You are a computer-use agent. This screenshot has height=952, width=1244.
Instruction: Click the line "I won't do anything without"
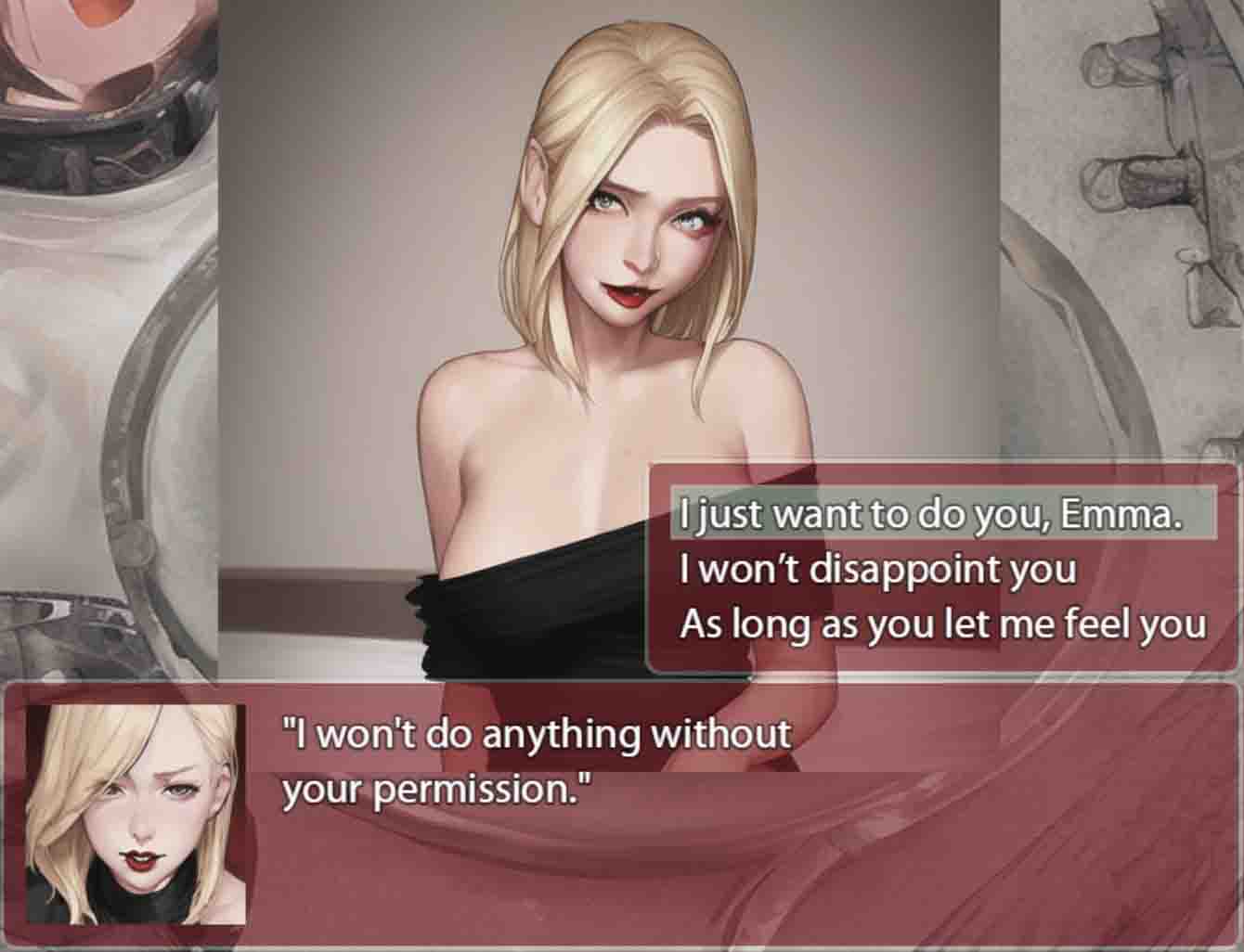(x=534, y=733)
